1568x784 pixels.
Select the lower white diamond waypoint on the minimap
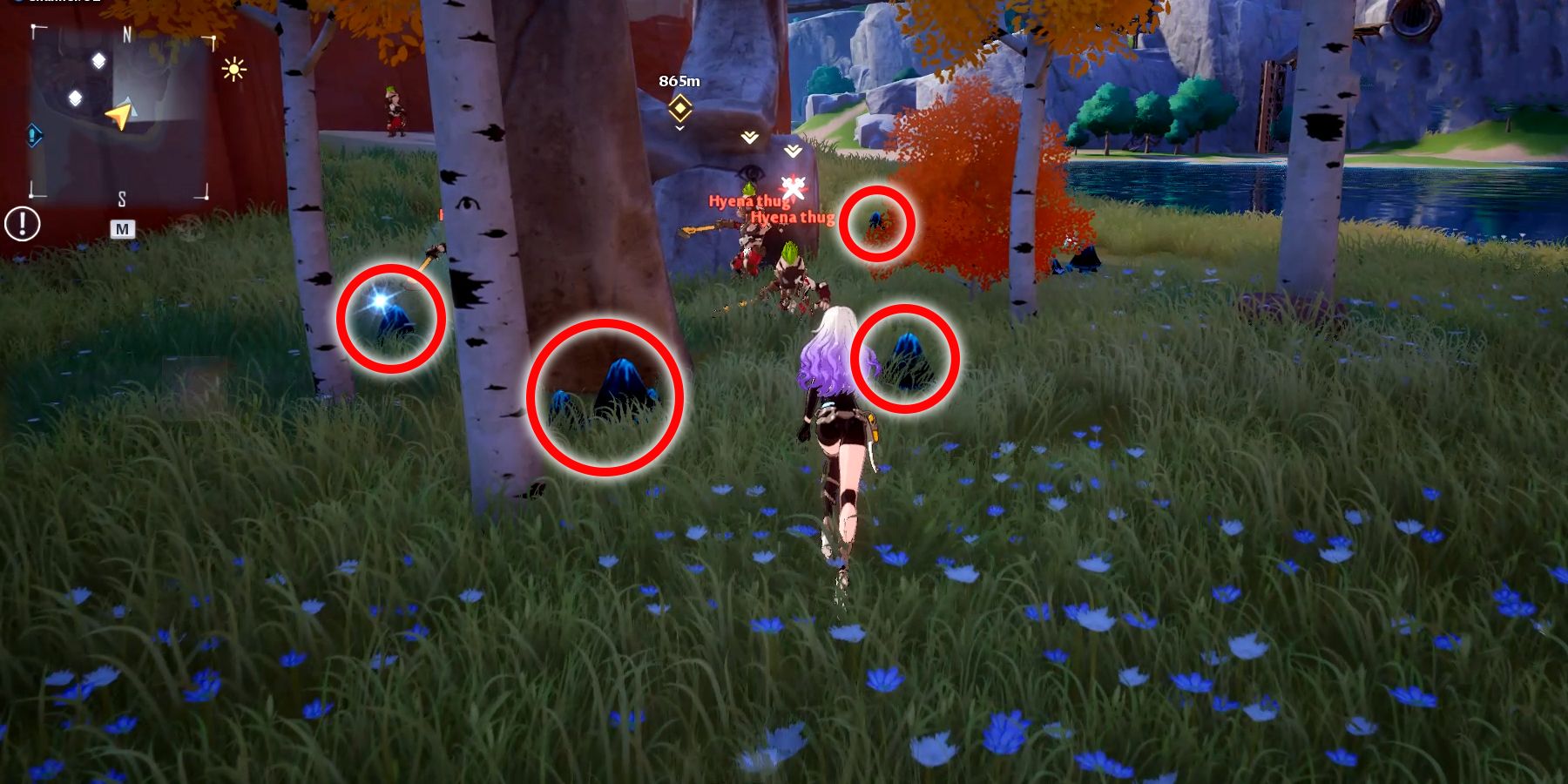pos(76,97)
